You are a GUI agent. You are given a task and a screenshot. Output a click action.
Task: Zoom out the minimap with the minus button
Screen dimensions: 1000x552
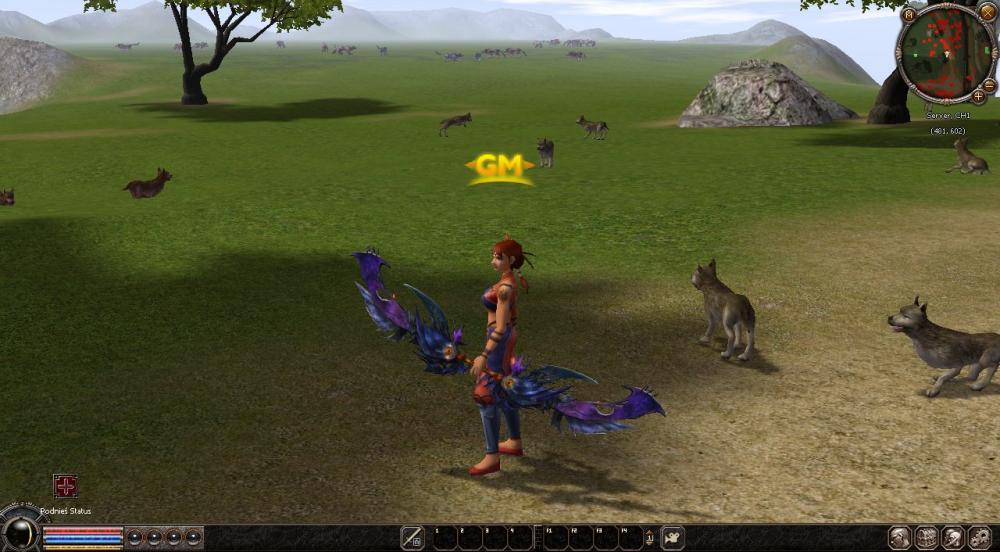pyautogui.click(x=989, y=85)
